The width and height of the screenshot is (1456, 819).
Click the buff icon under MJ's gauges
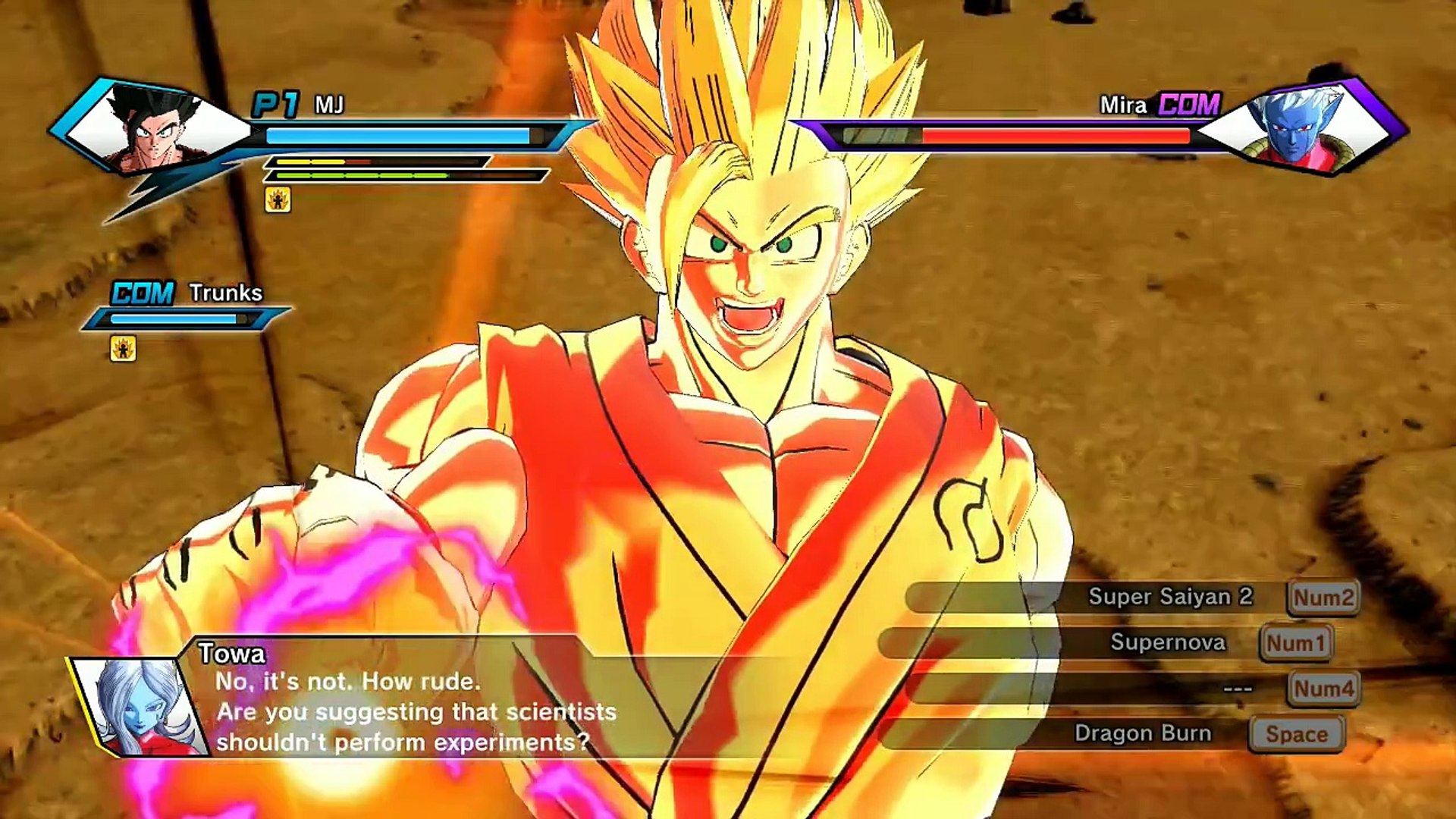[x=278, y=199]
